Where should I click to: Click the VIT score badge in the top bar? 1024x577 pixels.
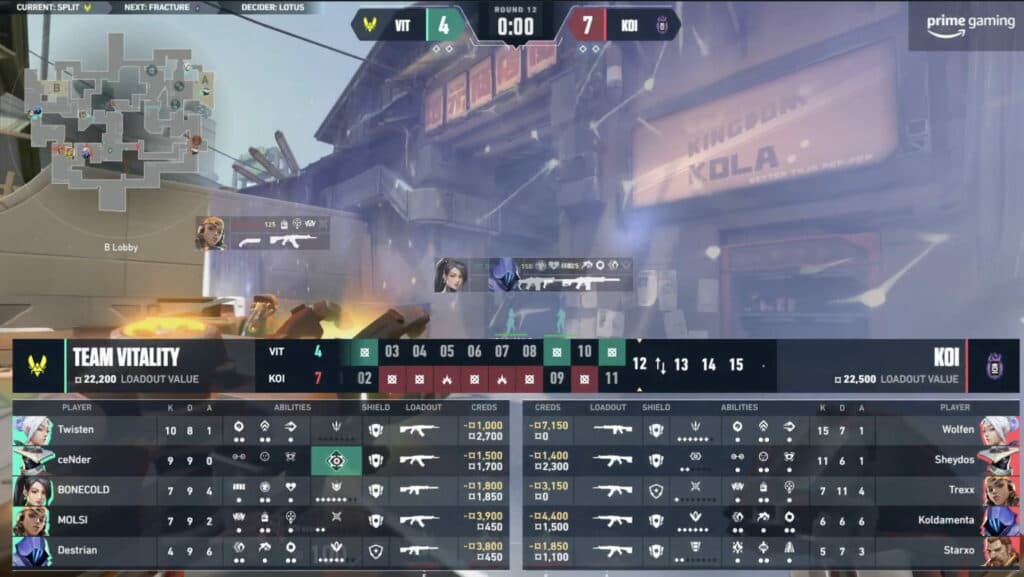(443, 25)
